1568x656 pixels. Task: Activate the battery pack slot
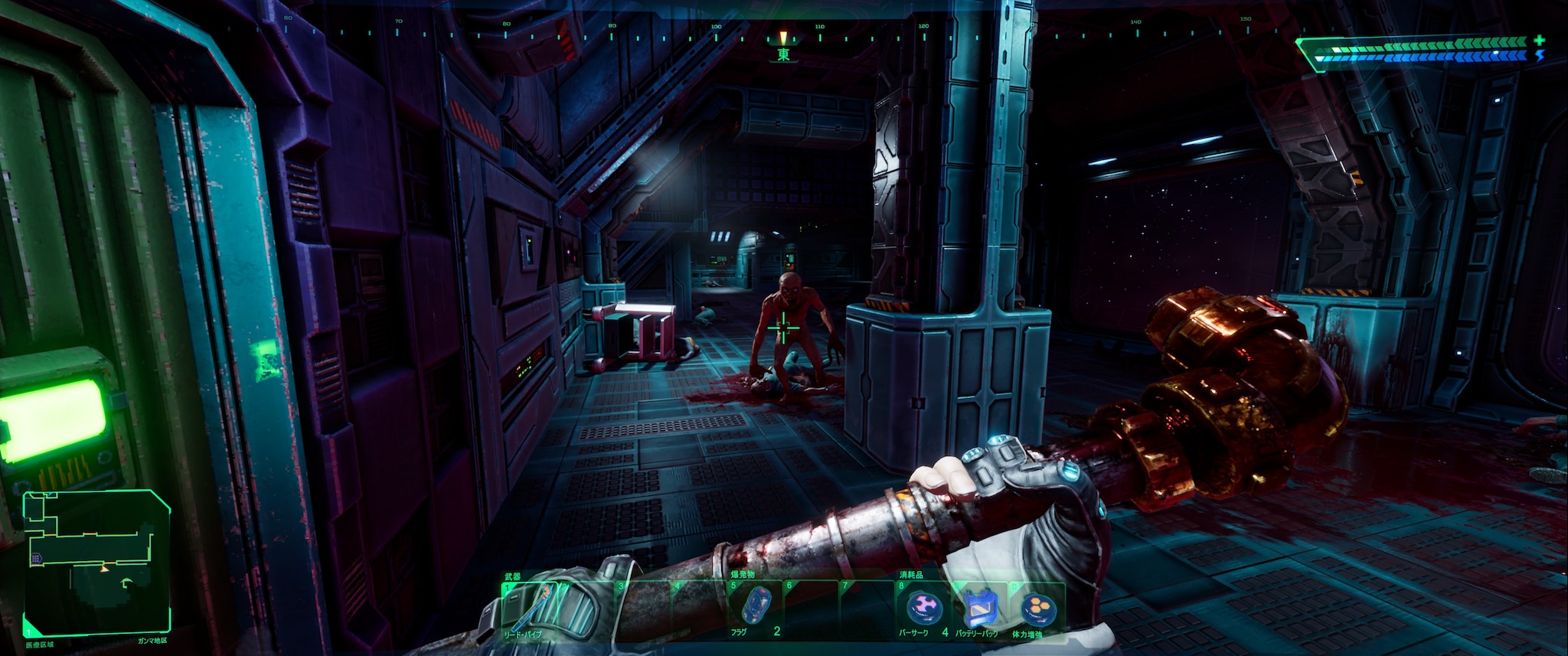click(x=979, y=610)
